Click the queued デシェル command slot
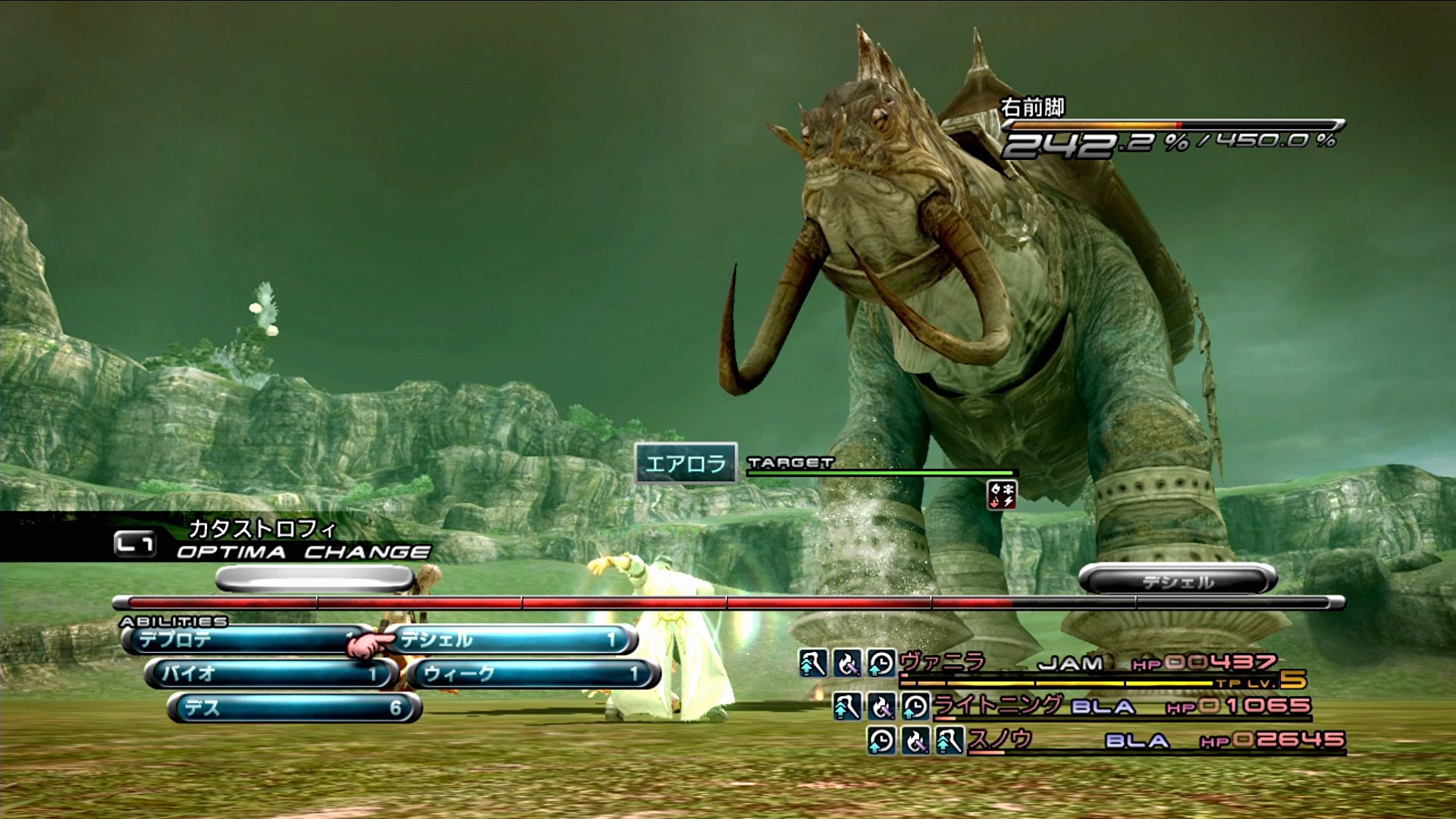The width and height of the screenshot is (1456, 819). pos(1178,581)
